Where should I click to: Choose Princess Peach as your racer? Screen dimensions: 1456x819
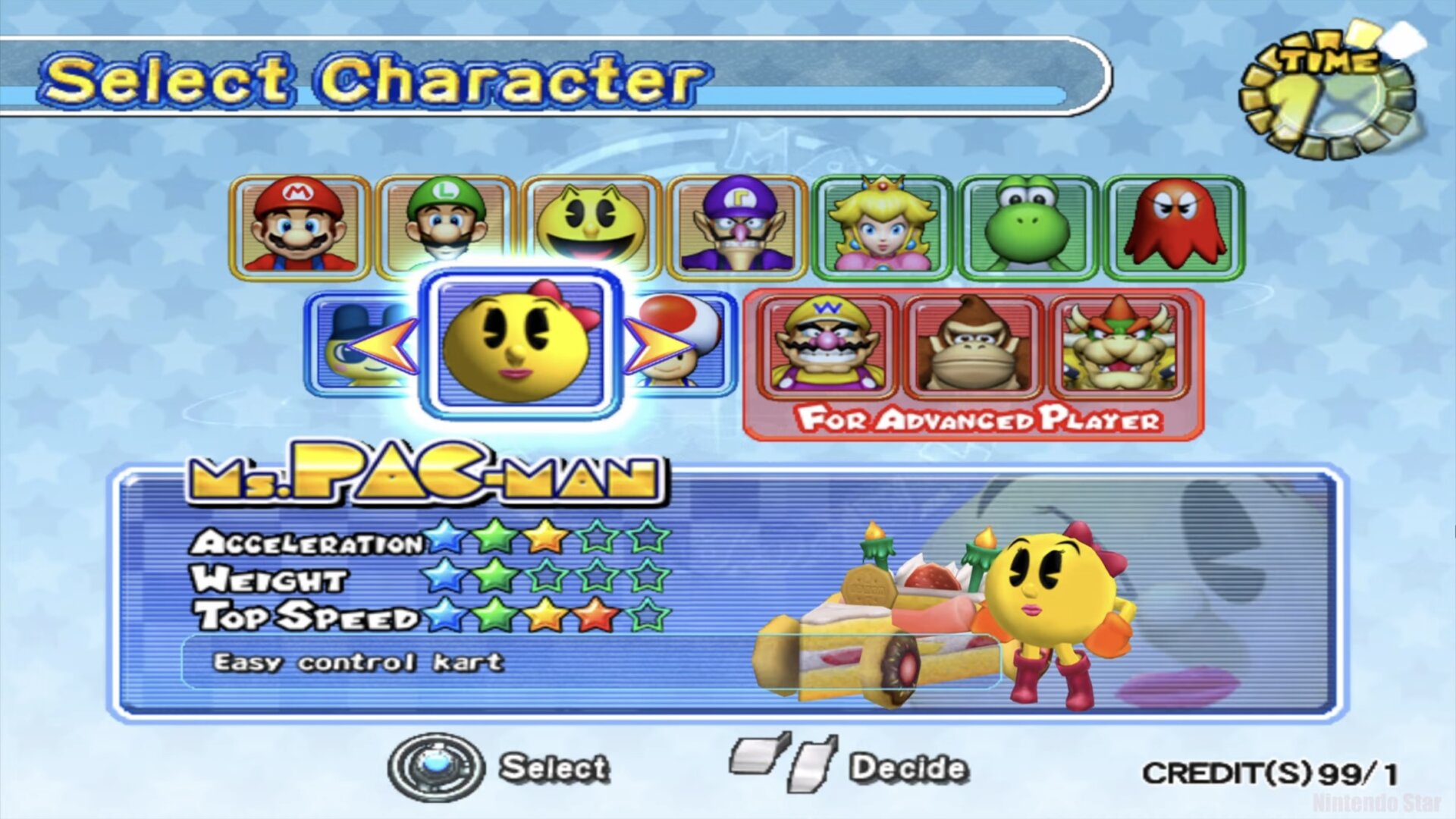coord(883,226)
